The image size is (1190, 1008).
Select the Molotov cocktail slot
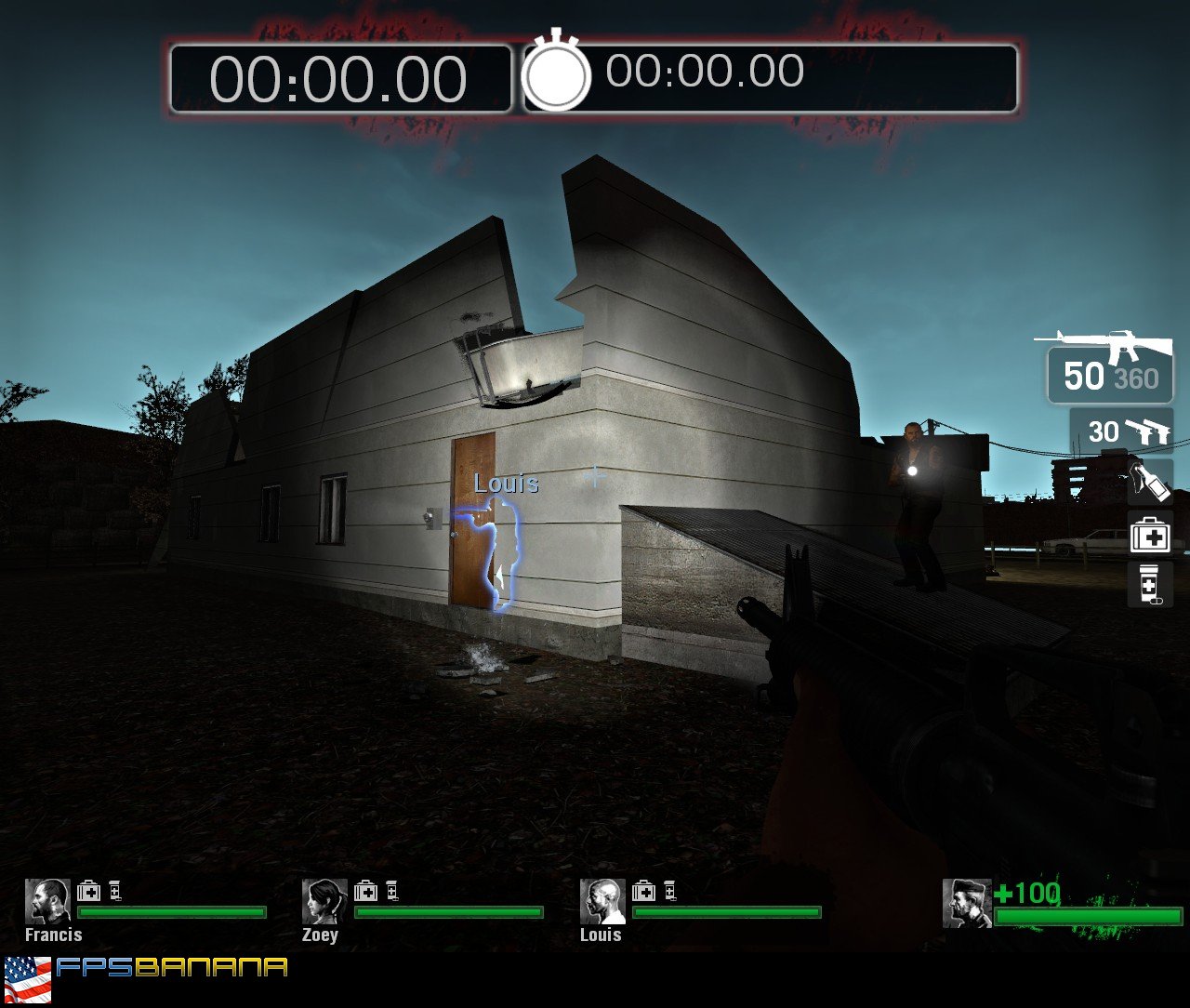1150,484
